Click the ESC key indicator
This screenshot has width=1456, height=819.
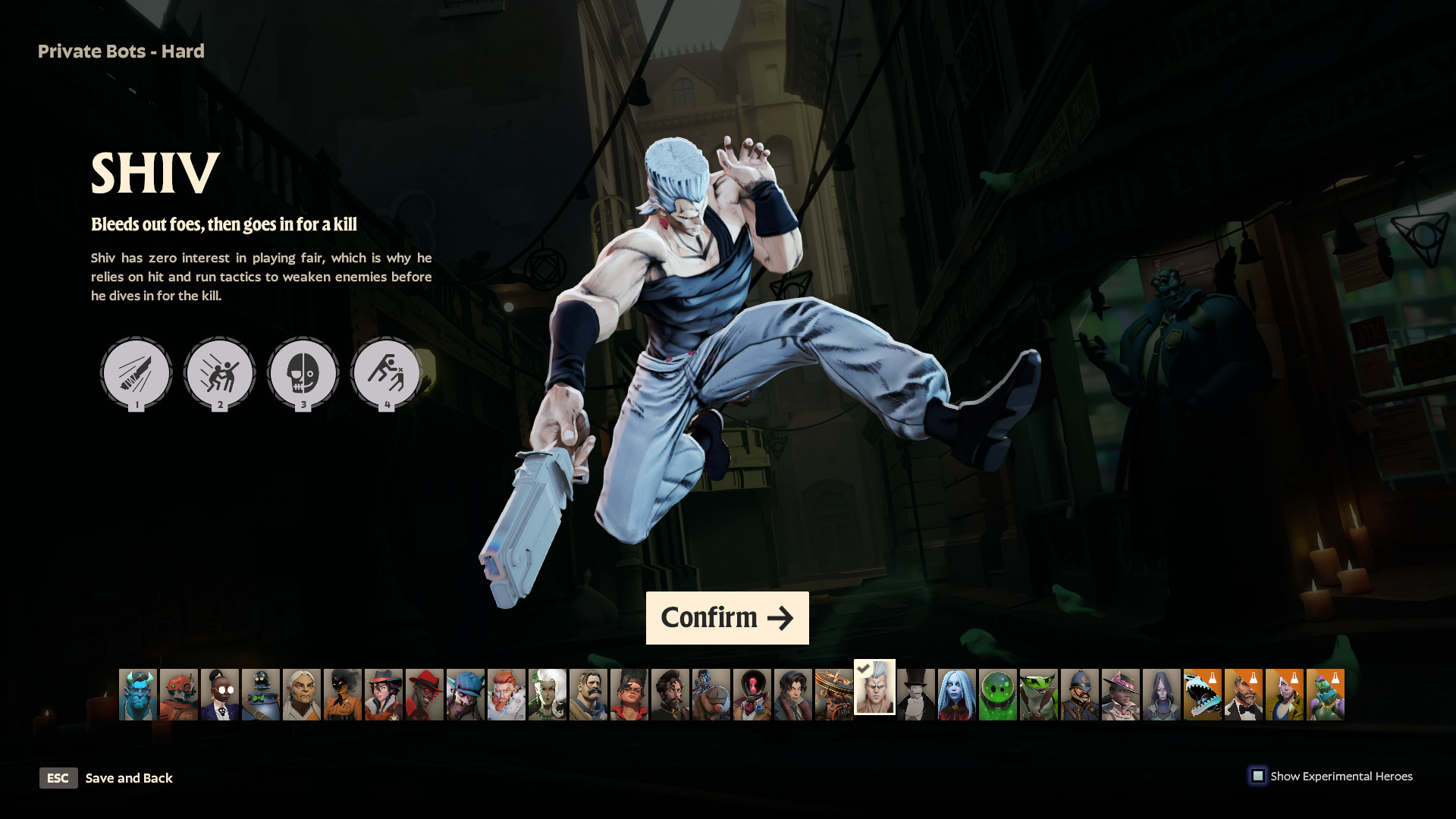tap(58, 778)
